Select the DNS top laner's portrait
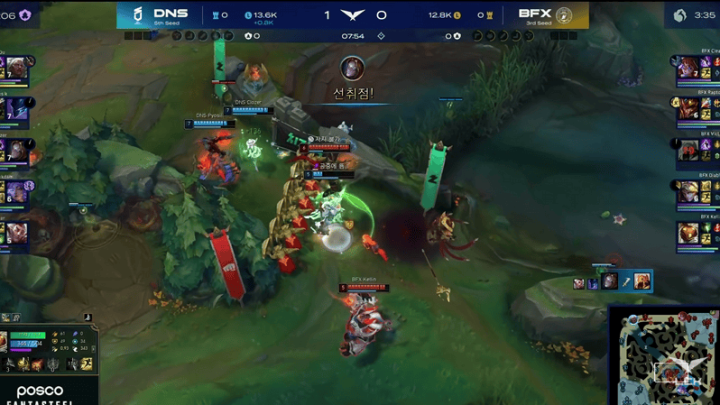Image resolution: width=720 pixels, height=405 pixels. (x=17, y=68)
